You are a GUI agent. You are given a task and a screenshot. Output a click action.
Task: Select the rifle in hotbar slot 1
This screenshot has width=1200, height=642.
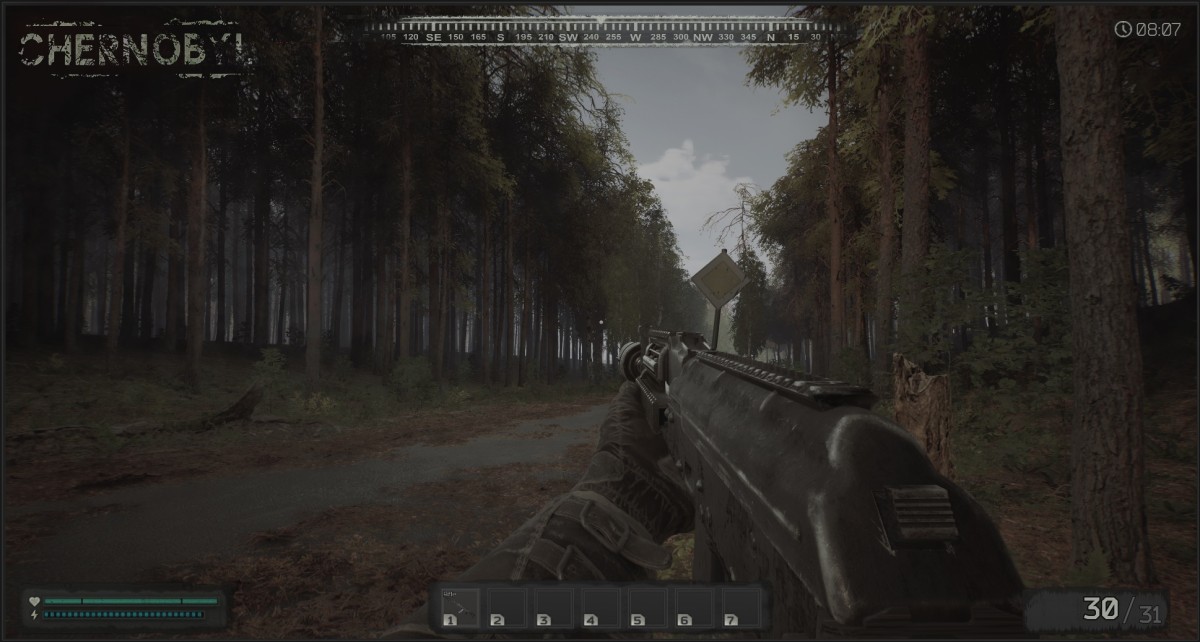(x=459, y=608)
